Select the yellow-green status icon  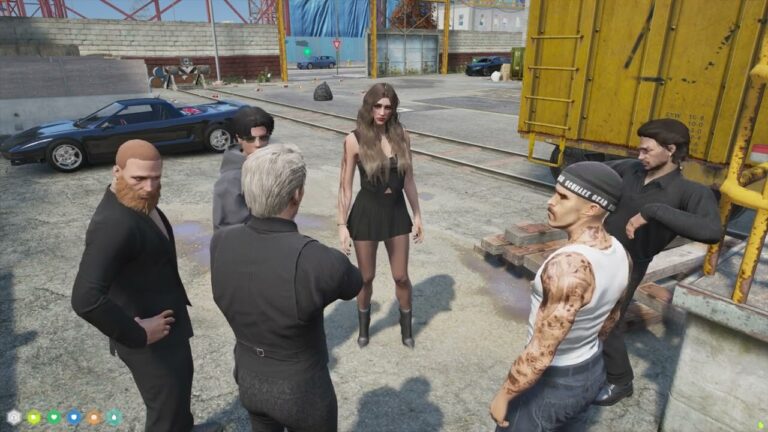click(x=34, y=417)
